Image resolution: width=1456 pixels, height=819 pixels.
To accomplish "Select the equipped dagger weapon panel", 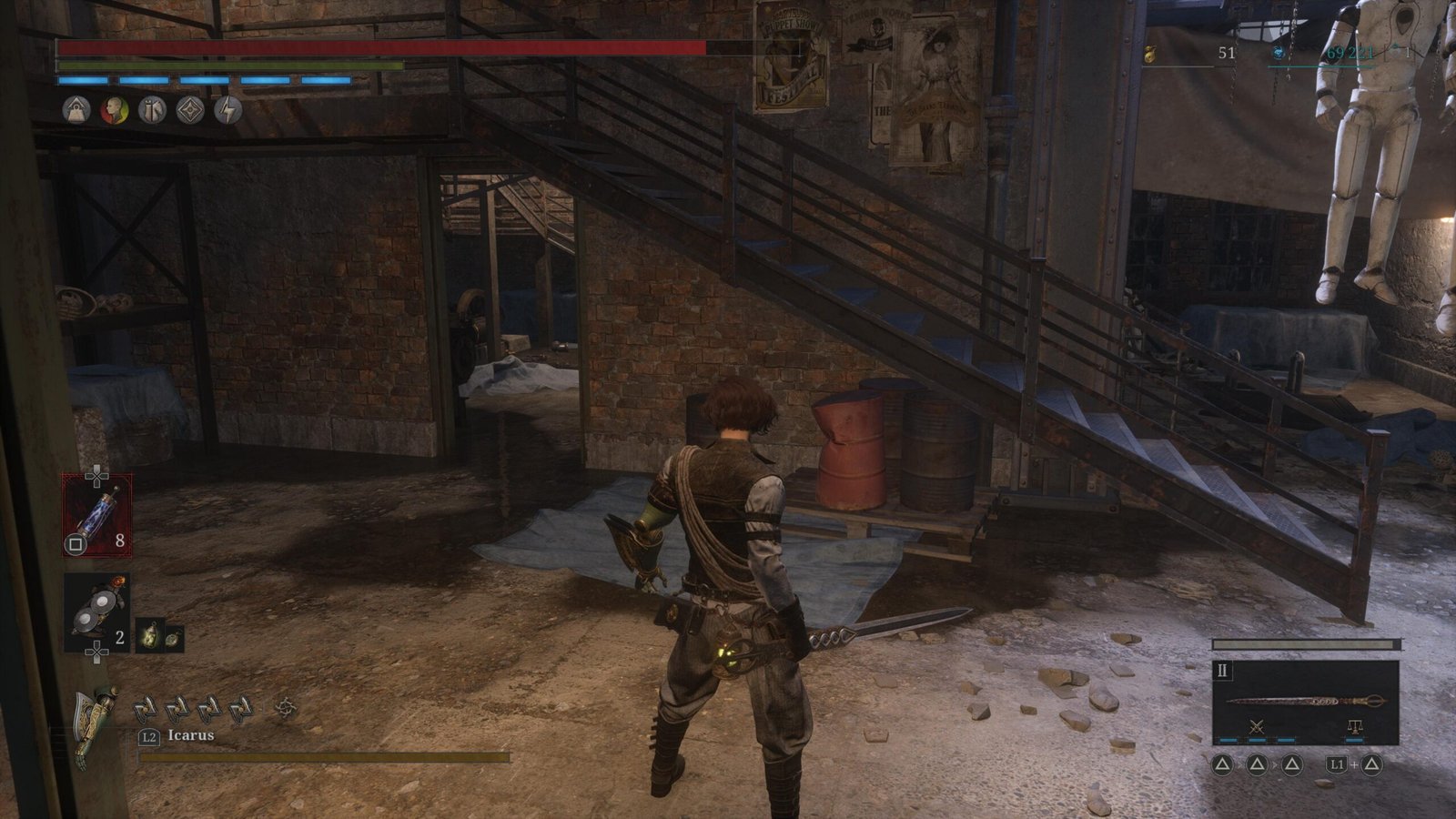I will coord(1305,701).
